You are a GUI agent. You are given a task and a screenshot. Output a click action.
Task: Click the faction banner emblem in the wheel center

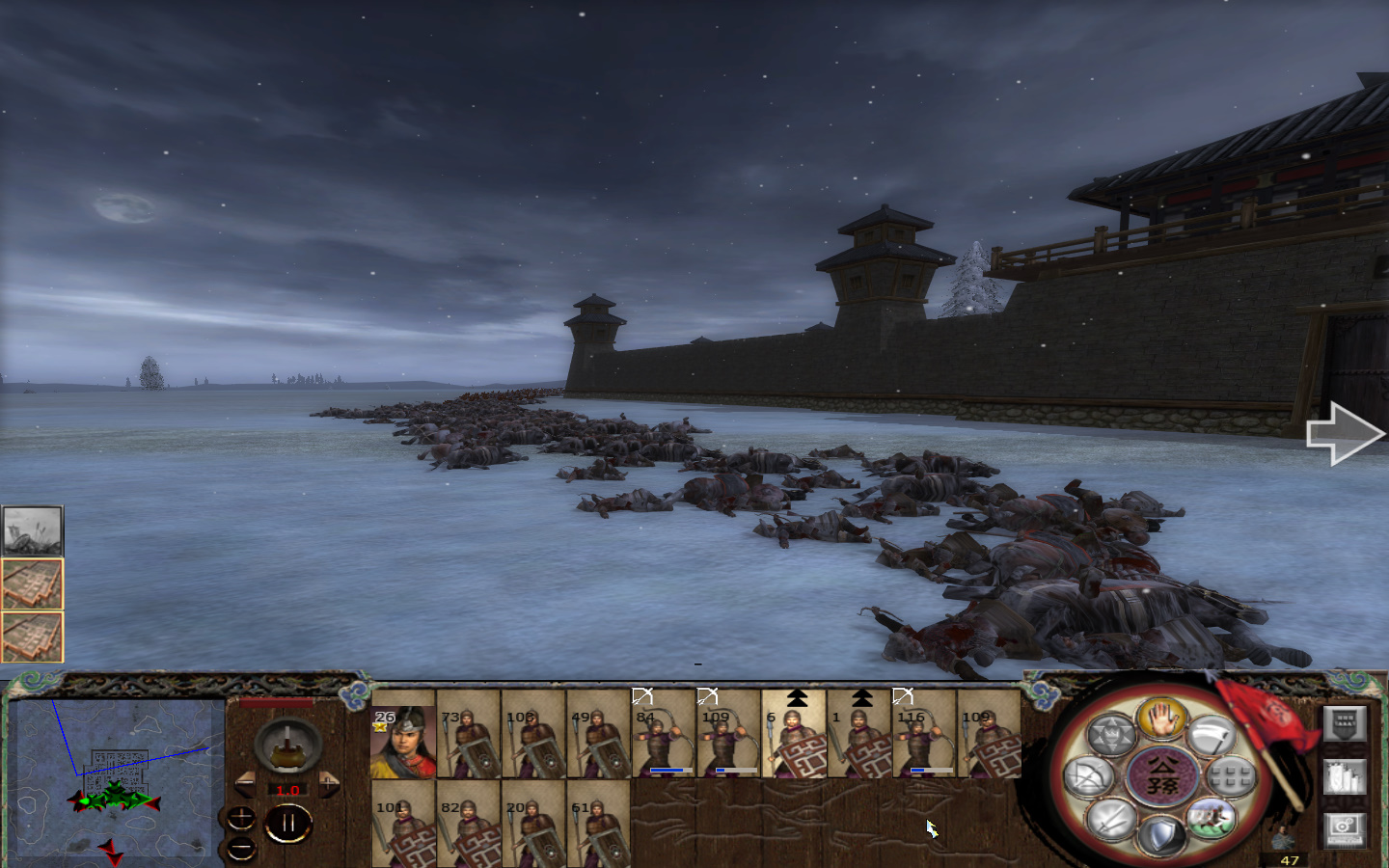tap(1161, 776)
